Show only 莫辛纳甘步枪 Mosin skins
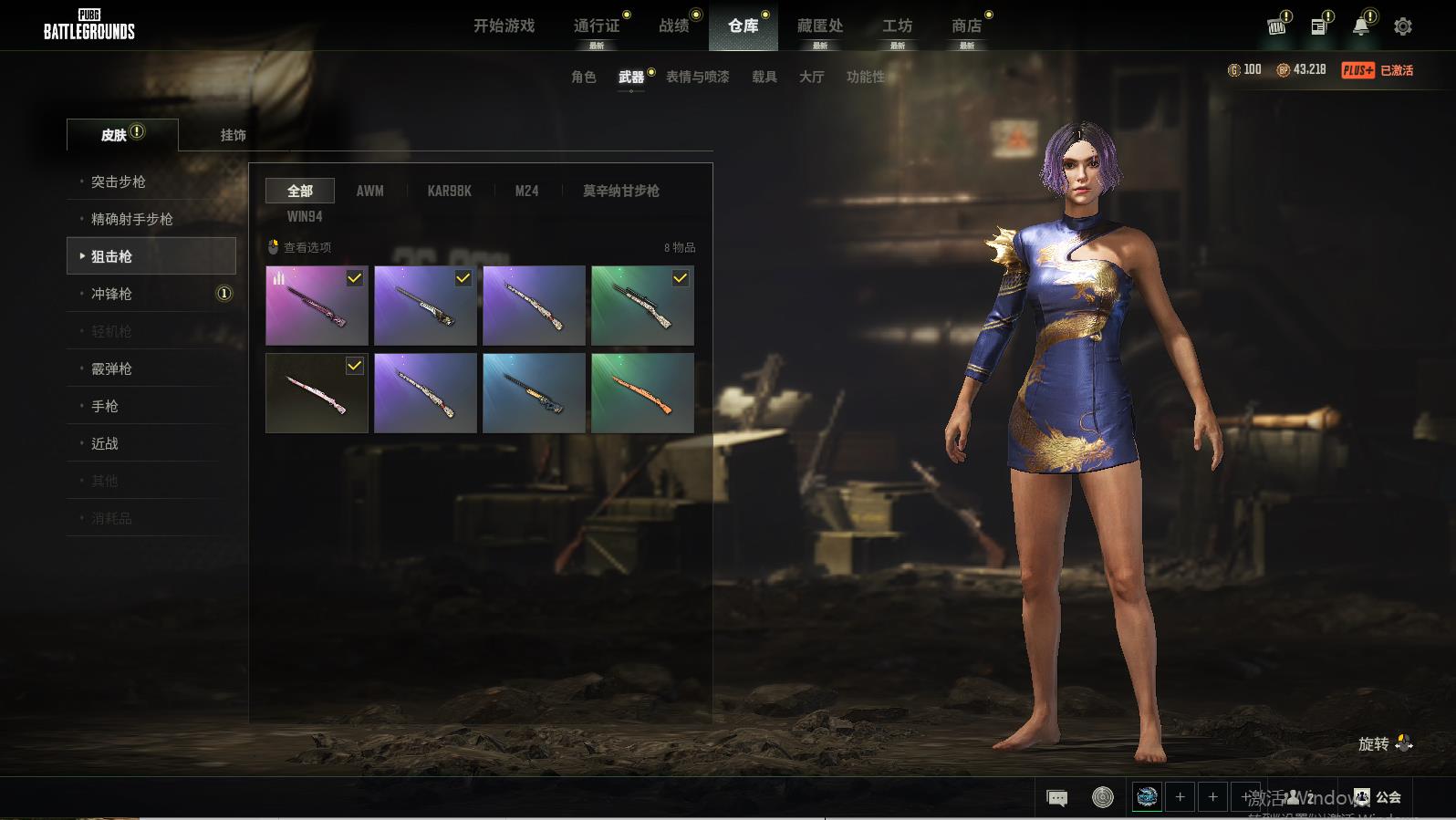Viewport: 1456px width, 820px height. pyautogui.click(x=620, y=191)
